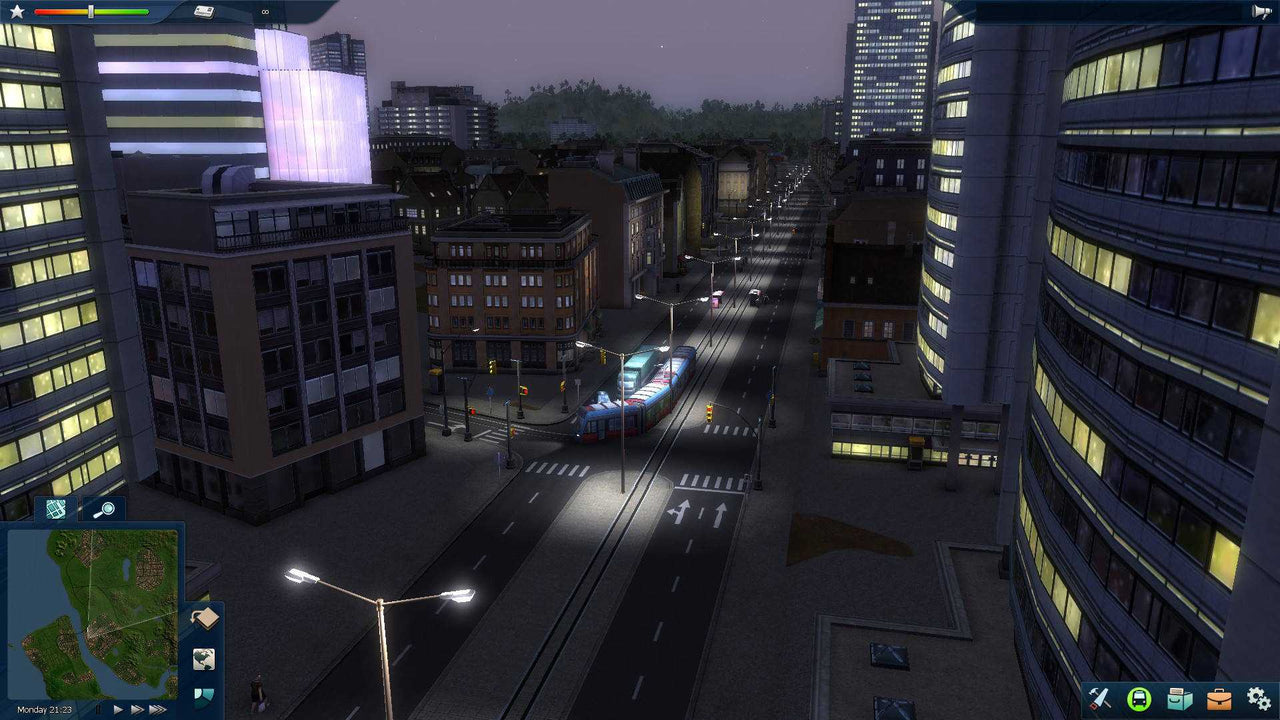
Task: Select double-arrow fast forward speed
Action: click(136, 709)
